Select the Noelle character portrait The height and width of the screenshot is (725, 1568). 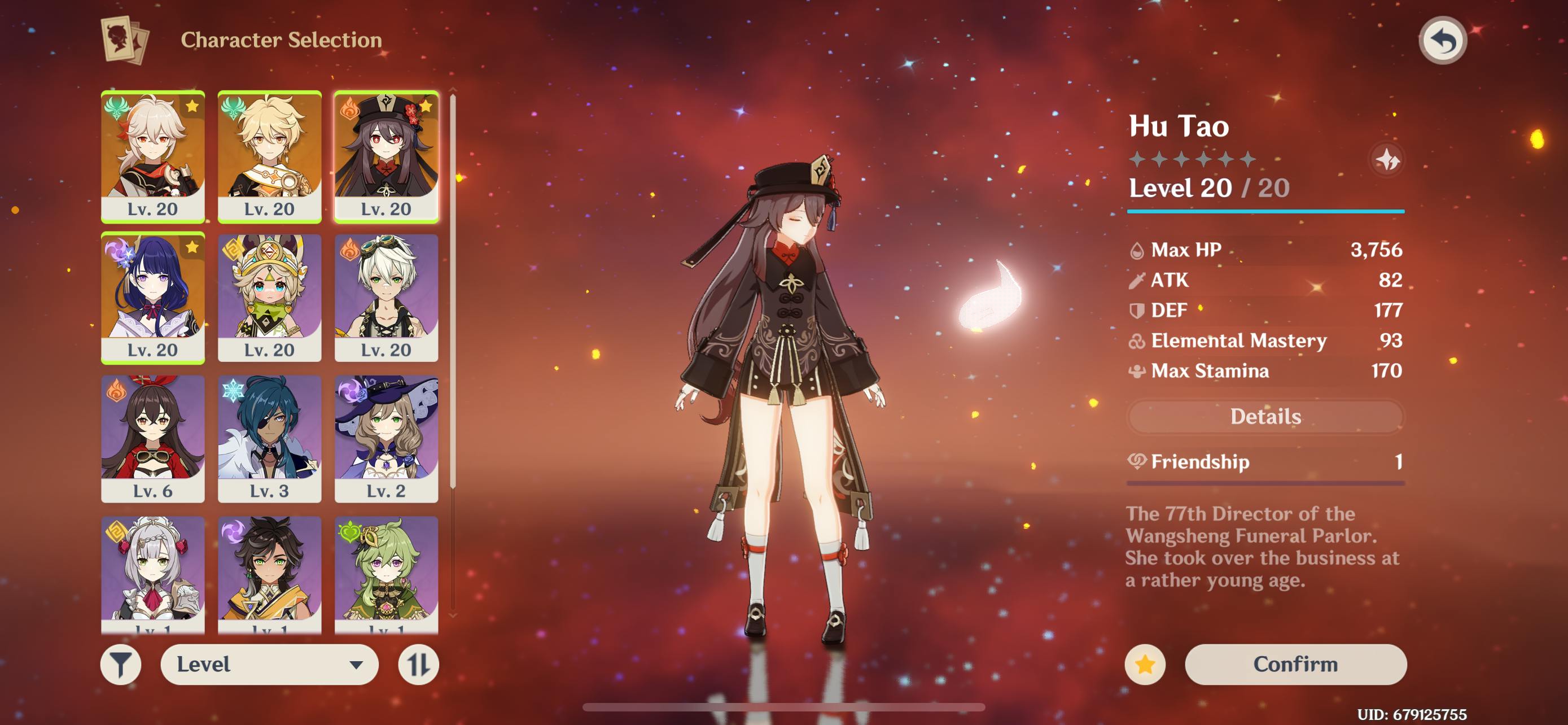153,572
